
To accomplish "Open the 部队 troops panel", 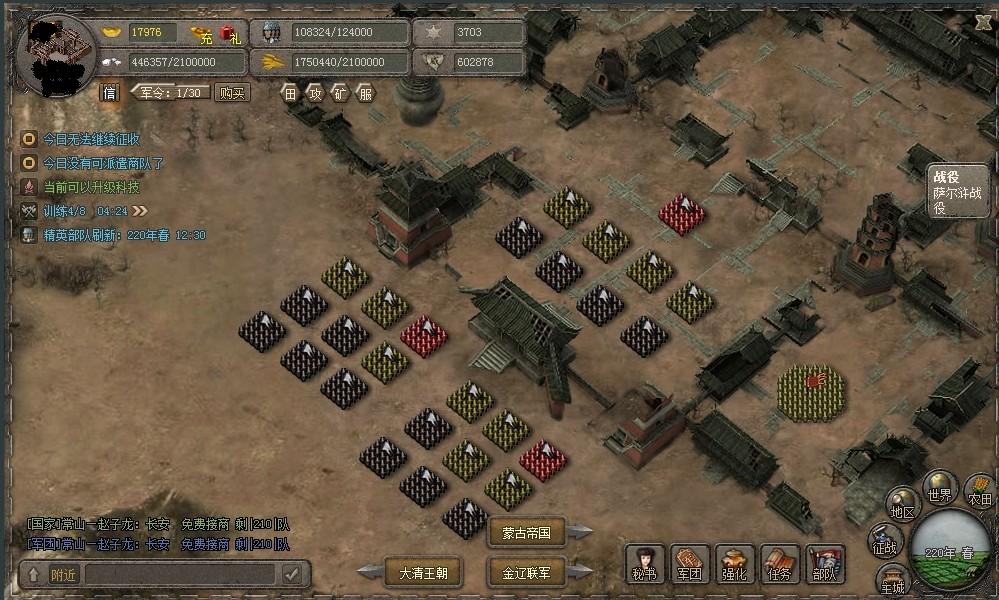I will (x=825, y=565).
